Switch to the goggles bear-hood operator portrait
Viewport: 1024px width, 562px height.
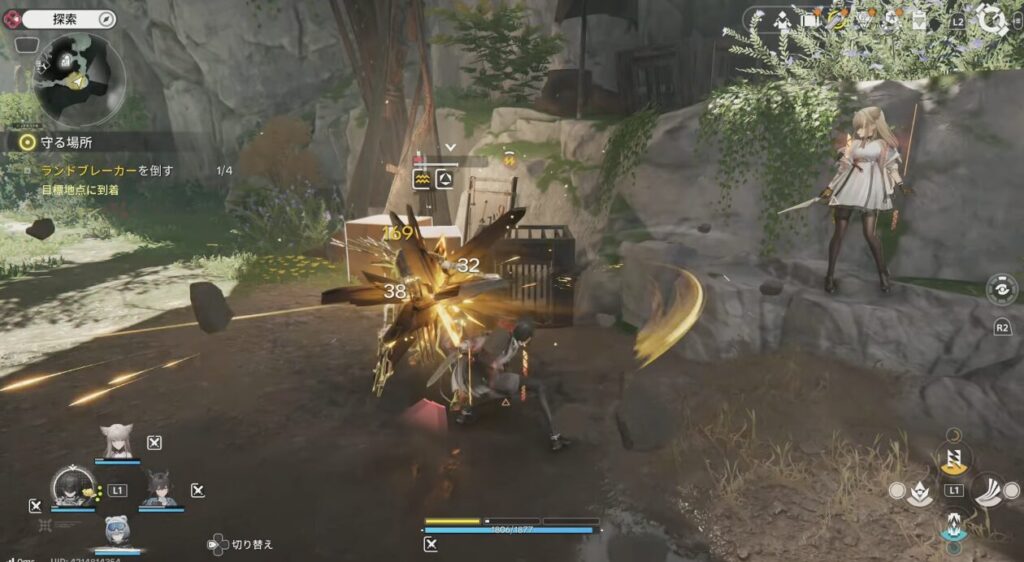click(117, 530)
